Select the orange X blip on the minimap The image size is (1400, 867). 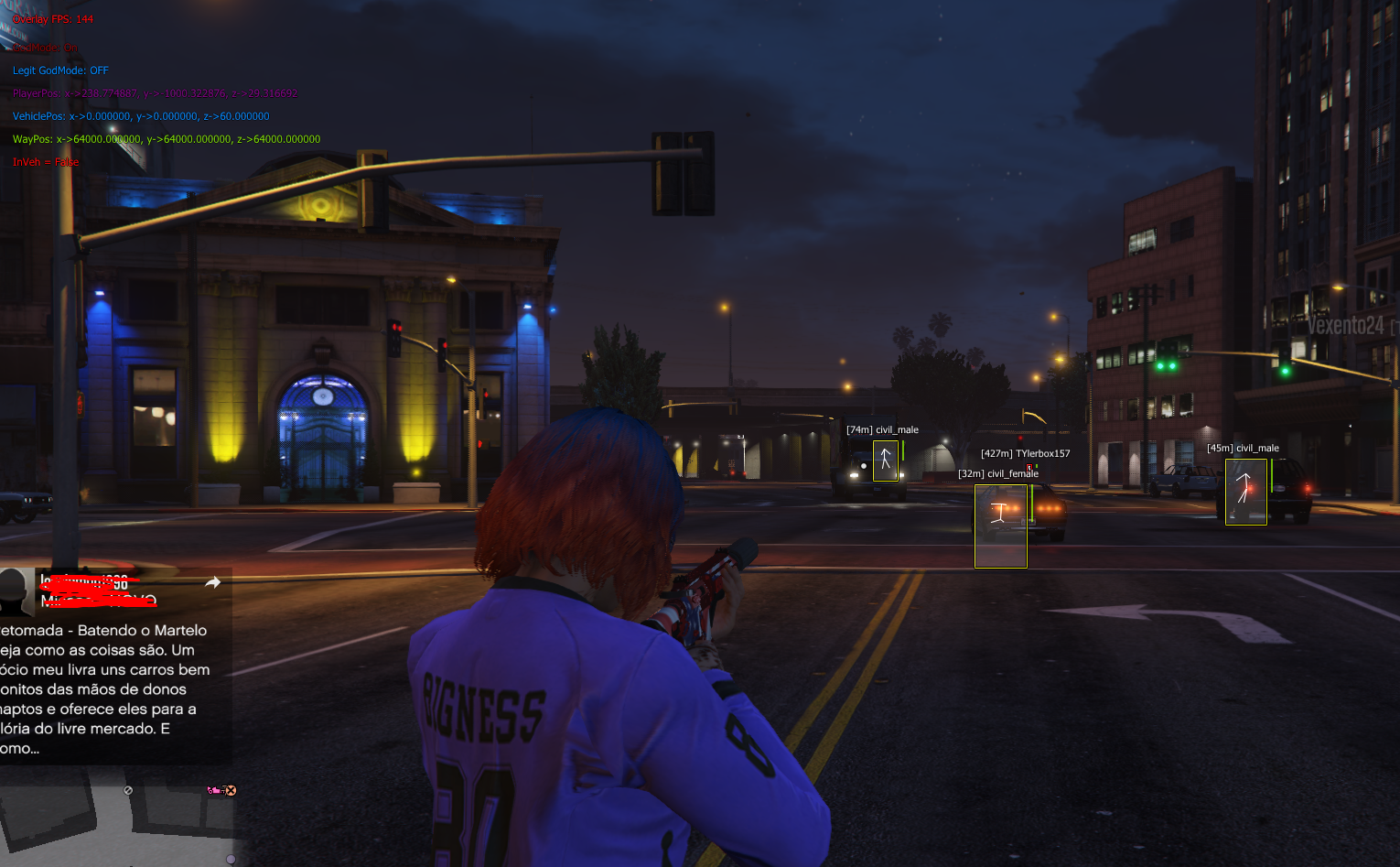tap(231, 790)
